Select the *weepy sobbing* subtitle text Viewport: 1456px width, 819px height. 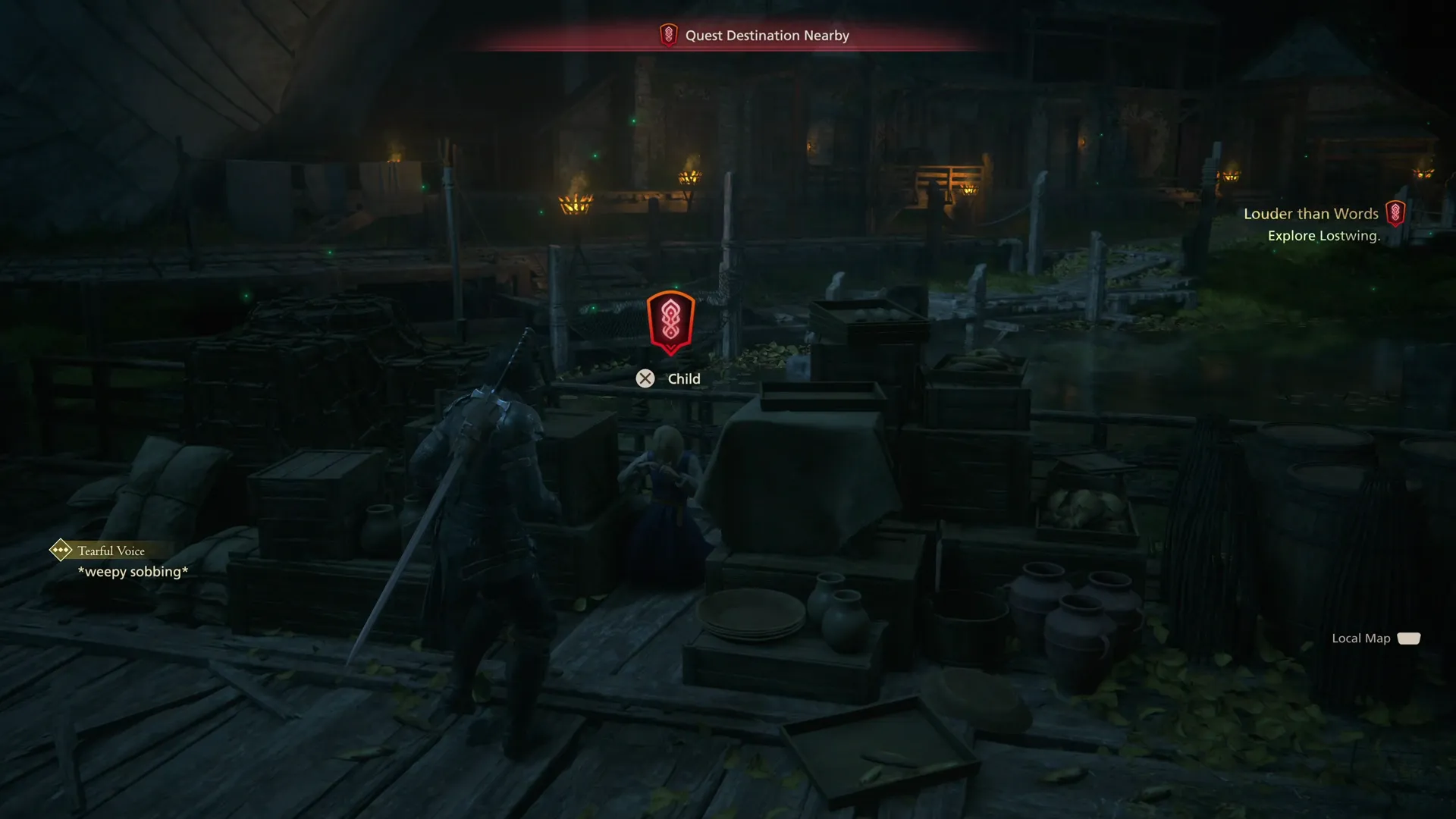click(x=131, y=572)
